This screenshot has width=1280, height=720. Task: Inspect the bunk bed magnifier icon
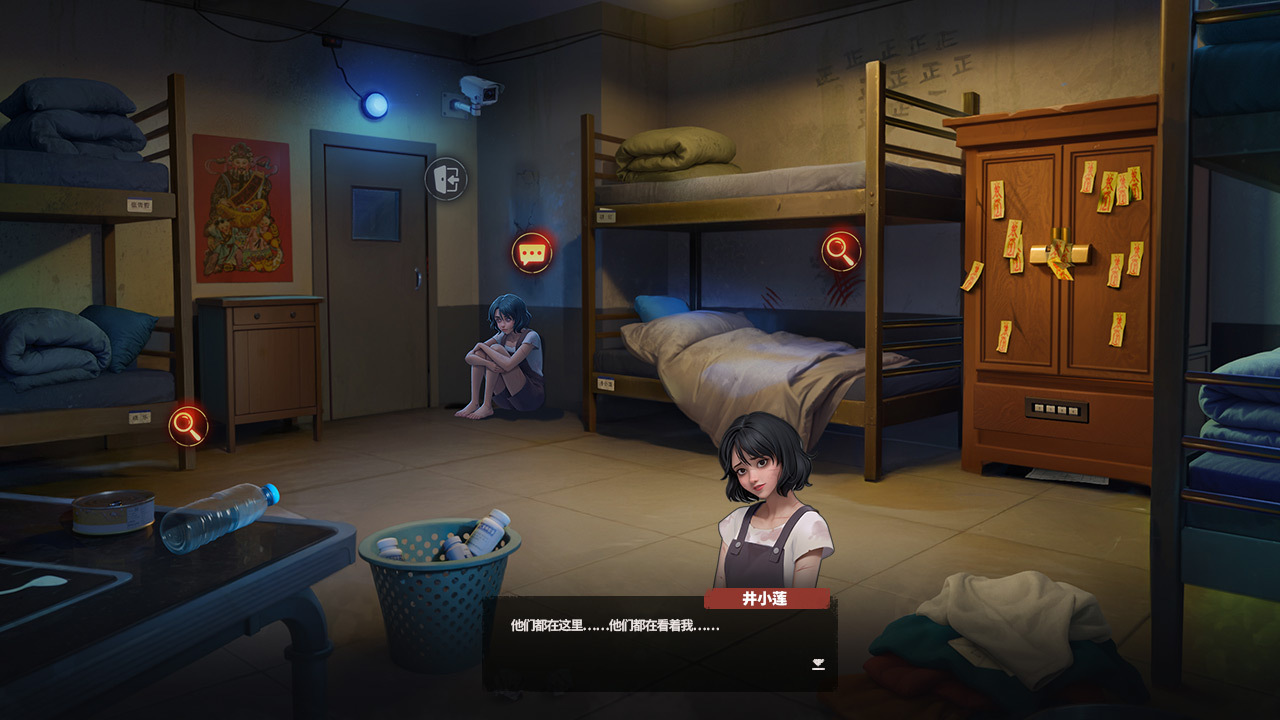click(x=842, y=251)
